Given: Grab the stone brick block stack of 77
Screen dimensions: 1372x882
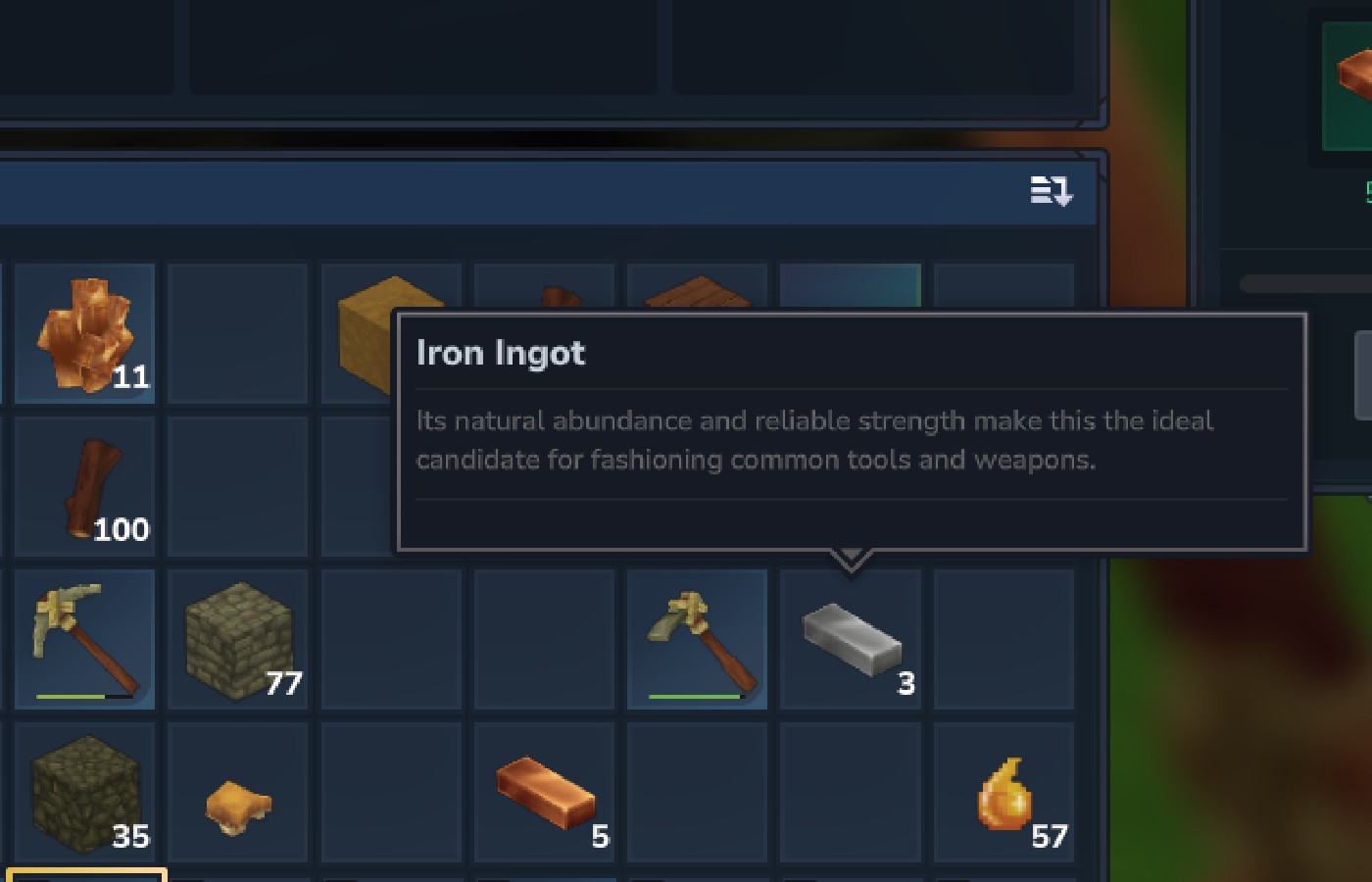Looking at the screenshot, I should pyautogui.click(x=237, y=638).
